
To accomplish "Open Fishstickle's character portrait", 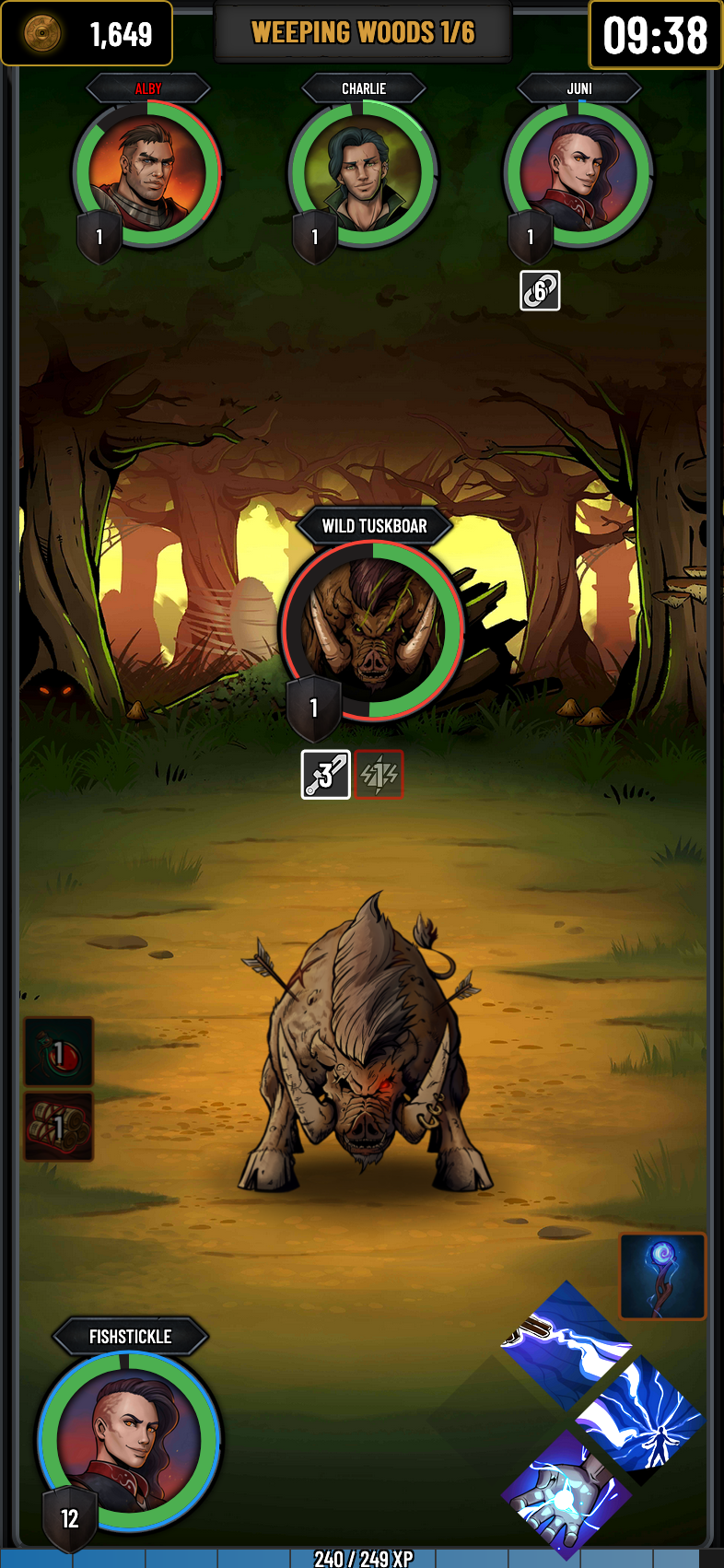I will pyautogui.click(x=129, y=1441).
